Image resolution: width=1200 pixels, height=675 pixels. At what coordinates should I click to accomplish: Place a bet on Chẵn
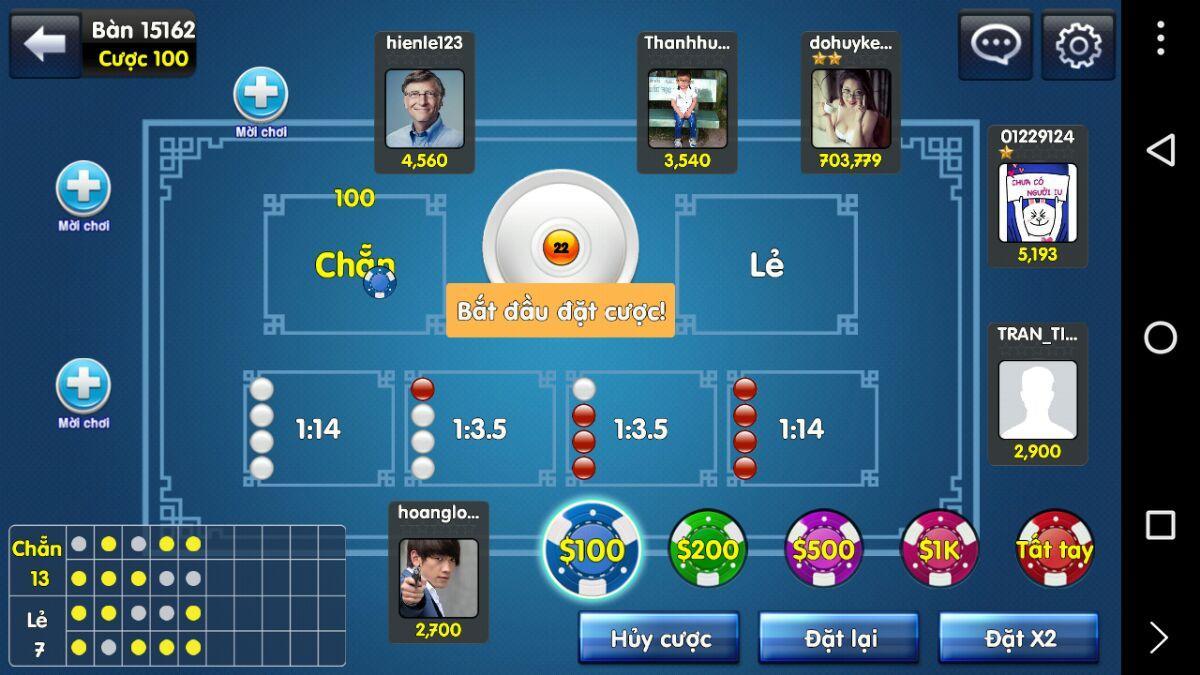point(355,265)
